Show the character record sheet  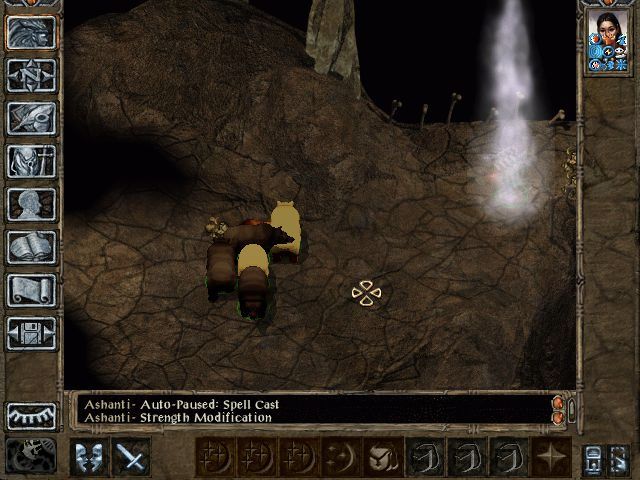tap(31, 204)
